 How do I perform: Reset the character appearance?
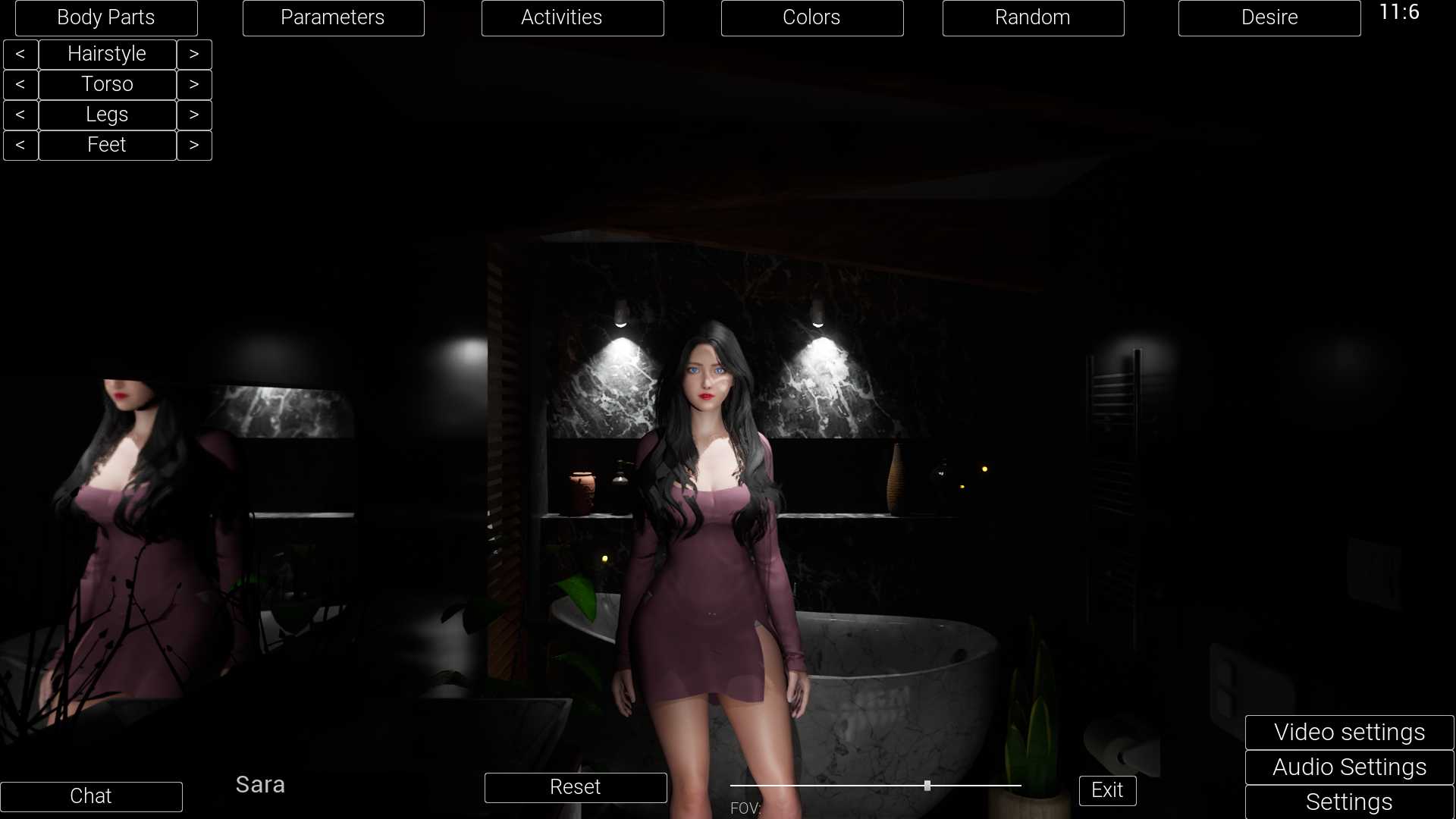[x=576, y=787]
